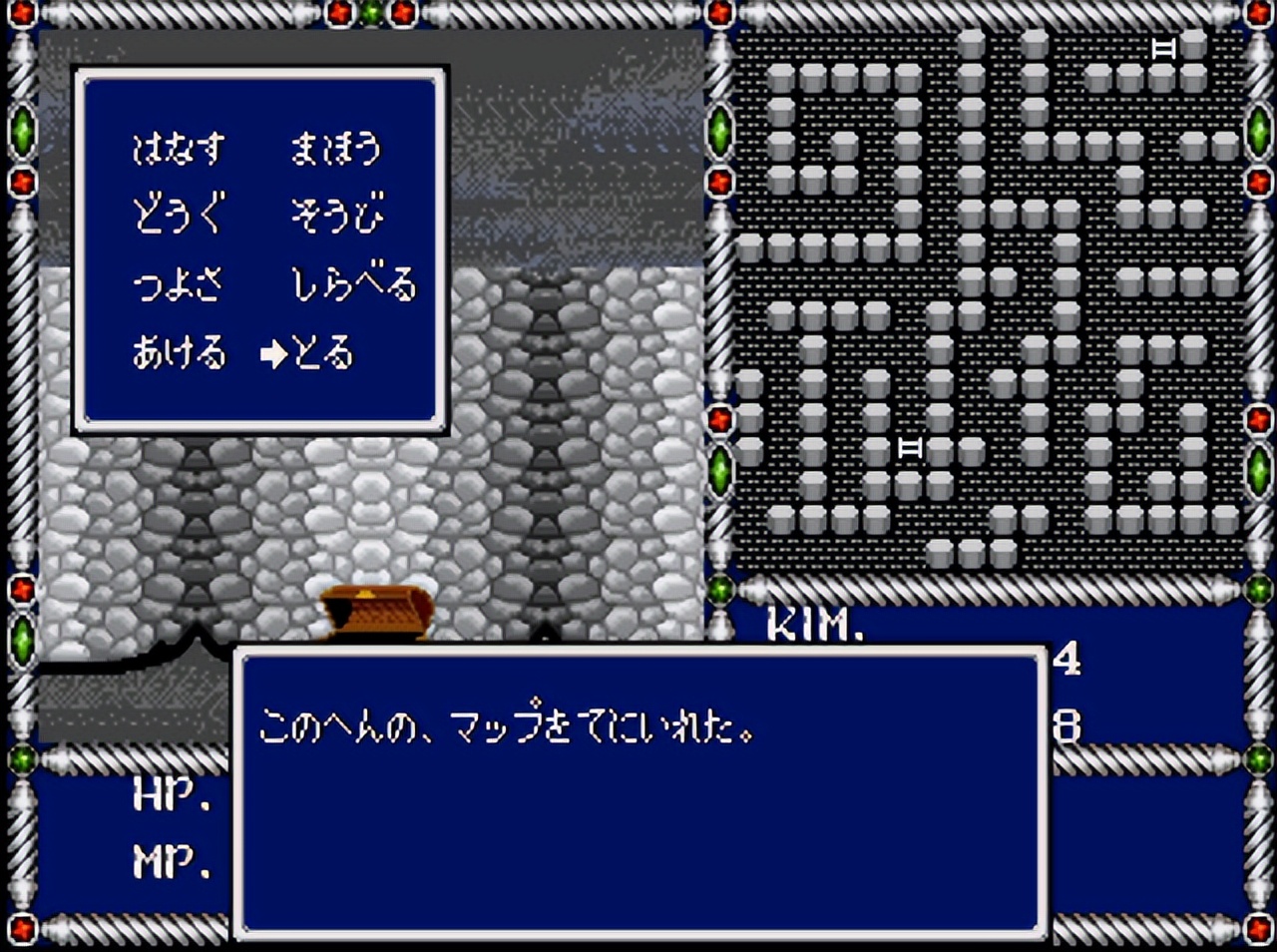Screen dimensions: 1277x952
Task: Open the どうぐ (Items) command
Action: [x=180, y=213]
